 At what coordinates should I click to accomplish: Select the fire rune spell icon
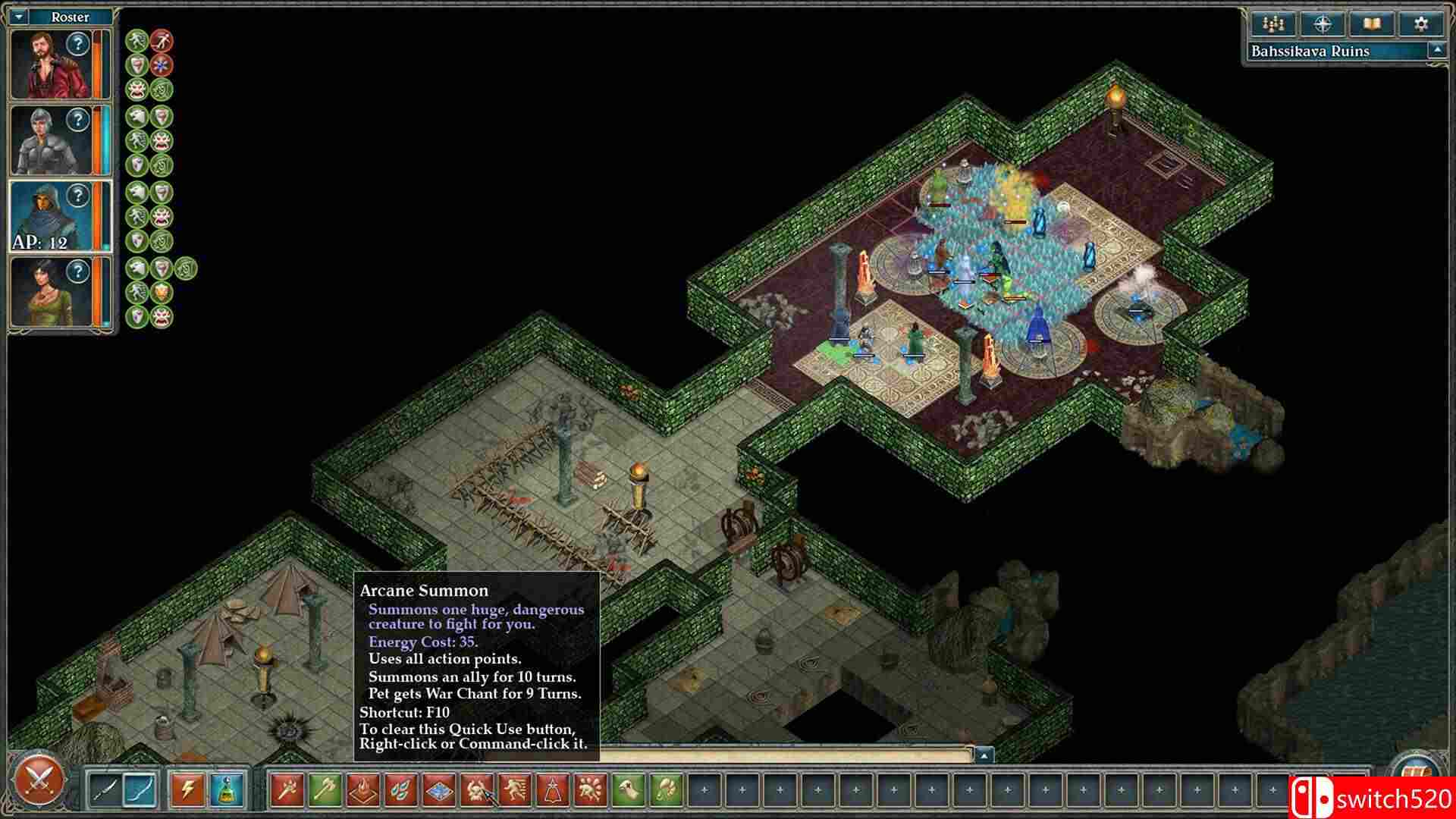click(x=362, y=789)
